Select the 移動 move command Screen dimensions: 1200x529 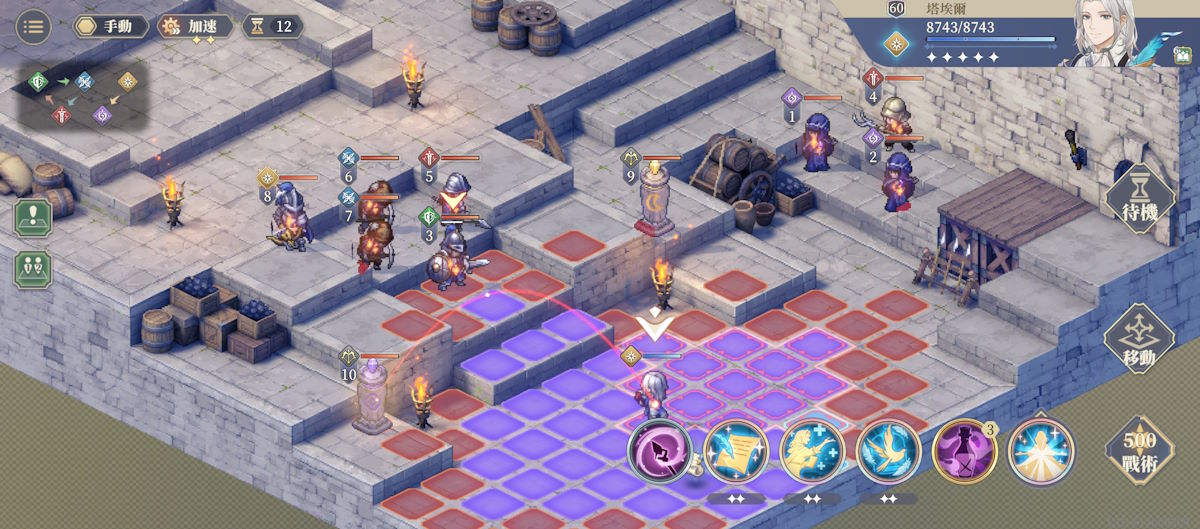1138,340
